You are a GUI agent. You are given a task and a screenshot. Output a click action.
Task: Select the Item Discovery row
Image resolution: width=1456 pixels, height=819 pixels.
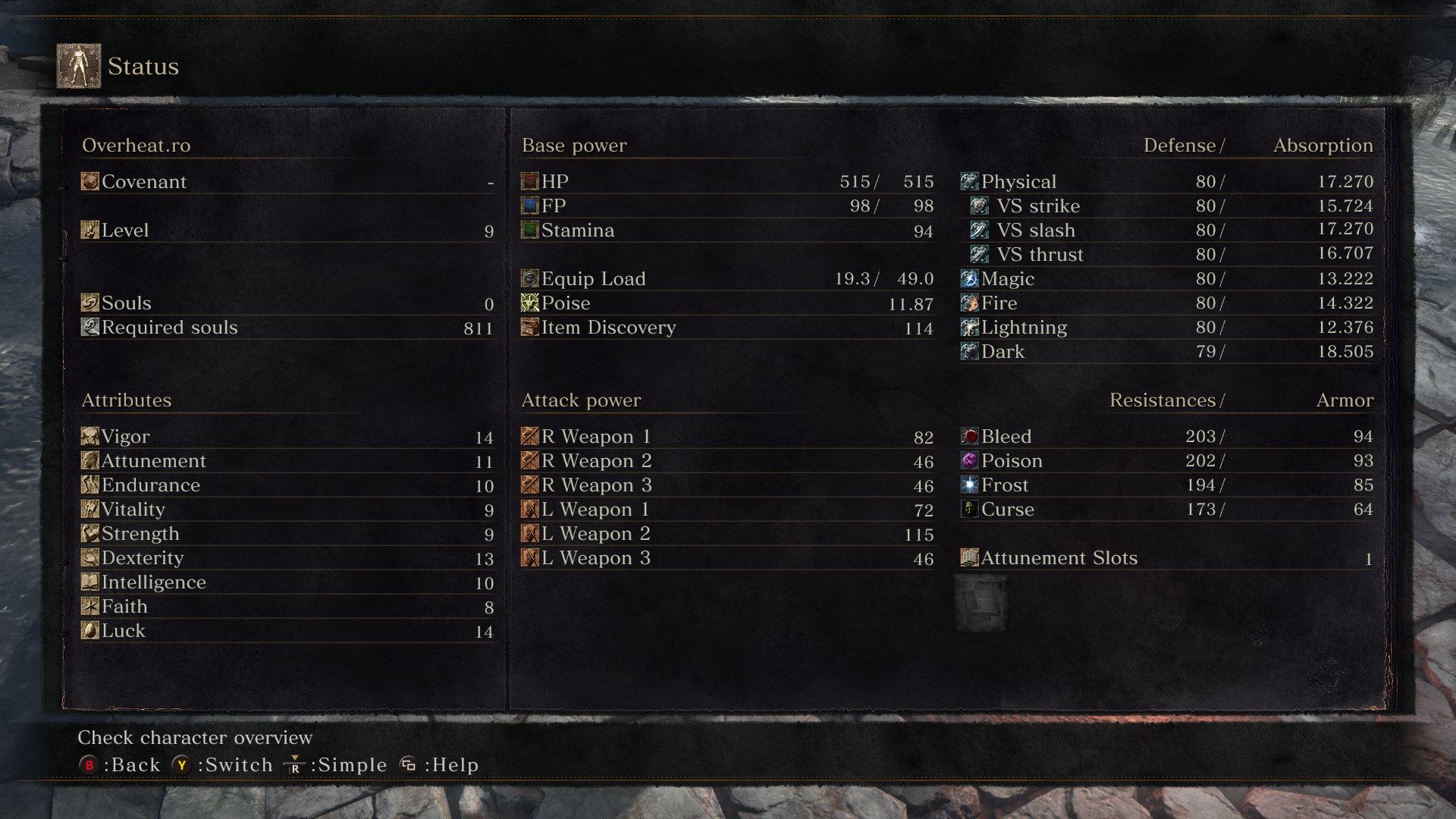[726, 328]
